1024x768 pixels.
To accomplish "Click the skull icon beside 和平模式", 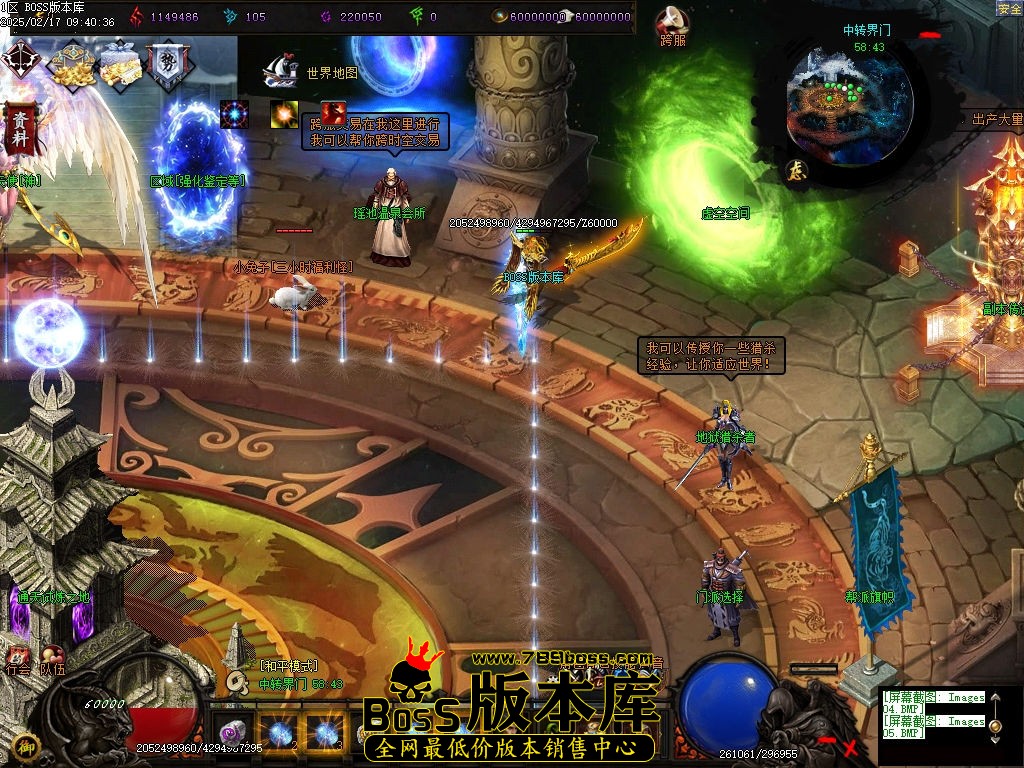I will pyautogui.click(x=237, y=680).
